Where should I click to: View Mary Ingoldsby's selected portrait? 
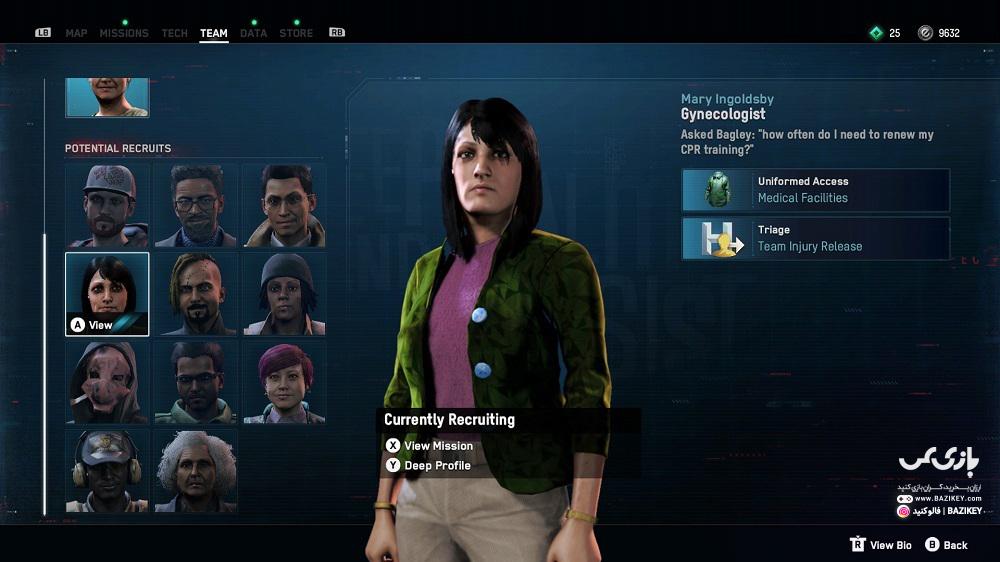click(x=108, y=294)
